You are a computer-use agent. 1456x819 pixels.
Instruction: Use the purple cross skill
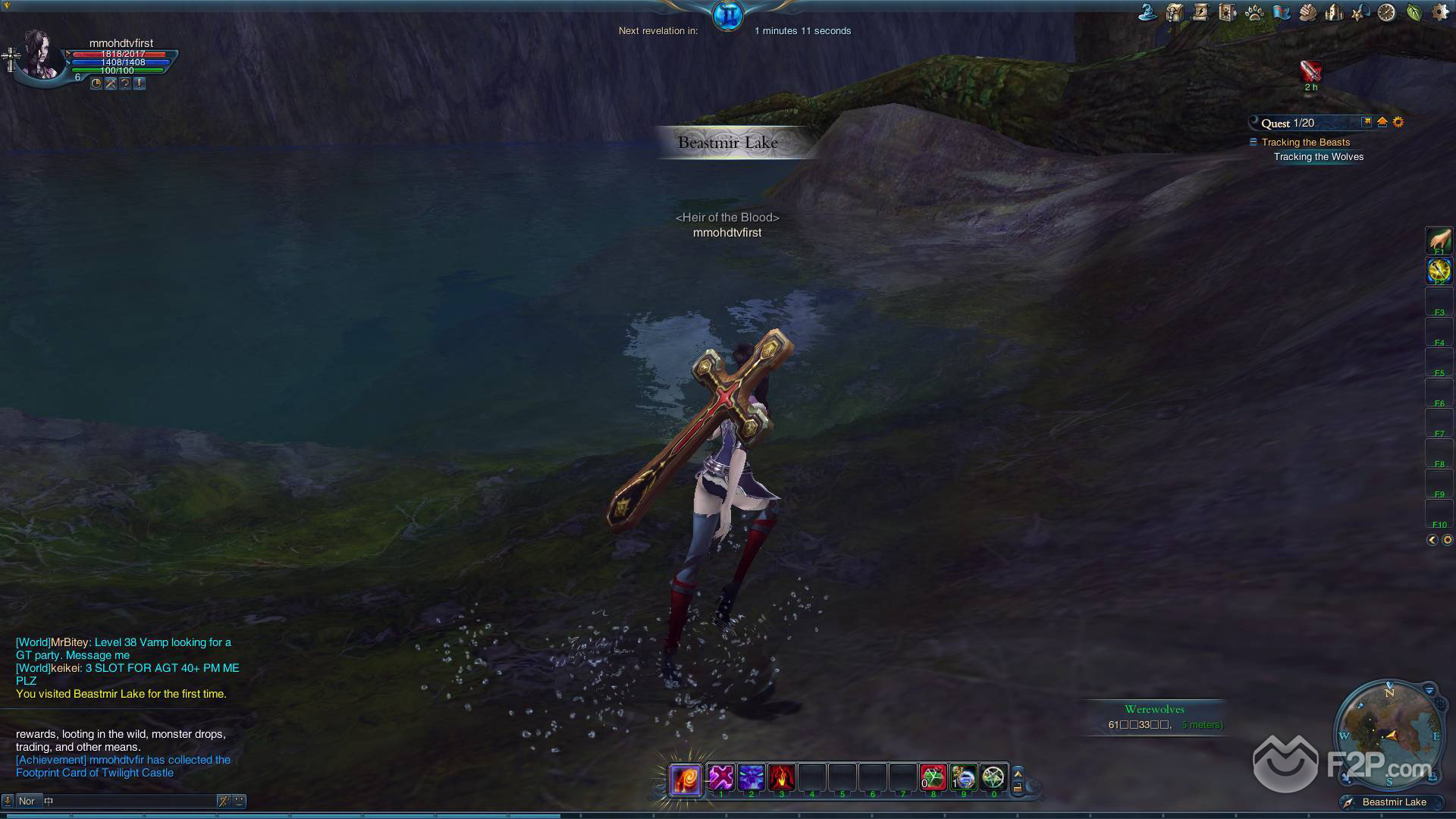721,777
